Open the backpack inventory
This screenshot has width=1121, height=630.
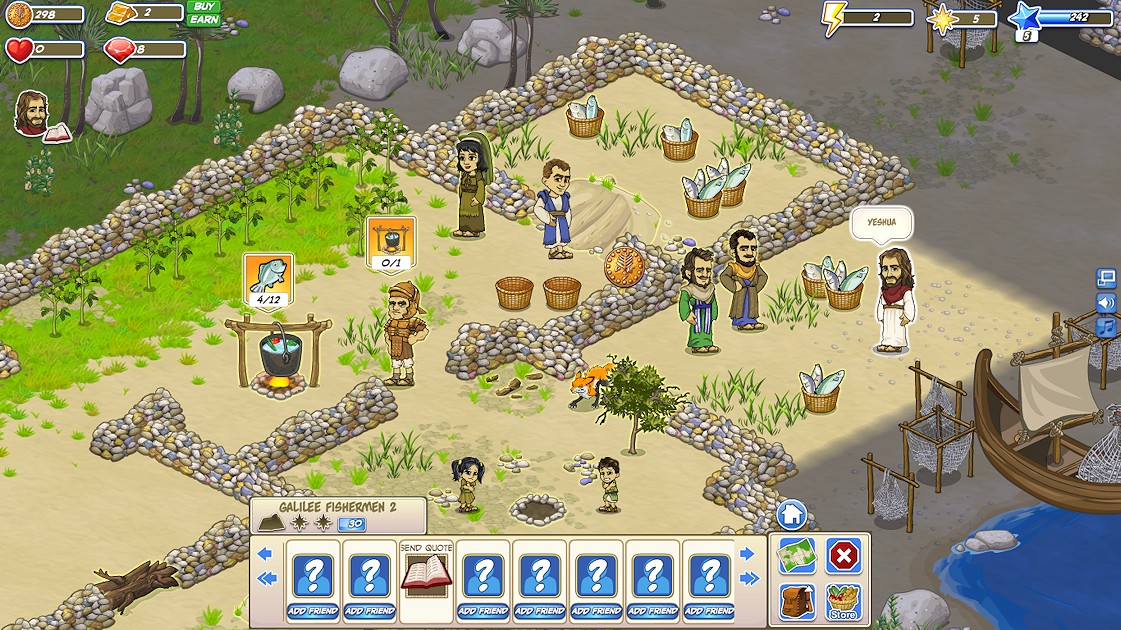coord(797,602)
